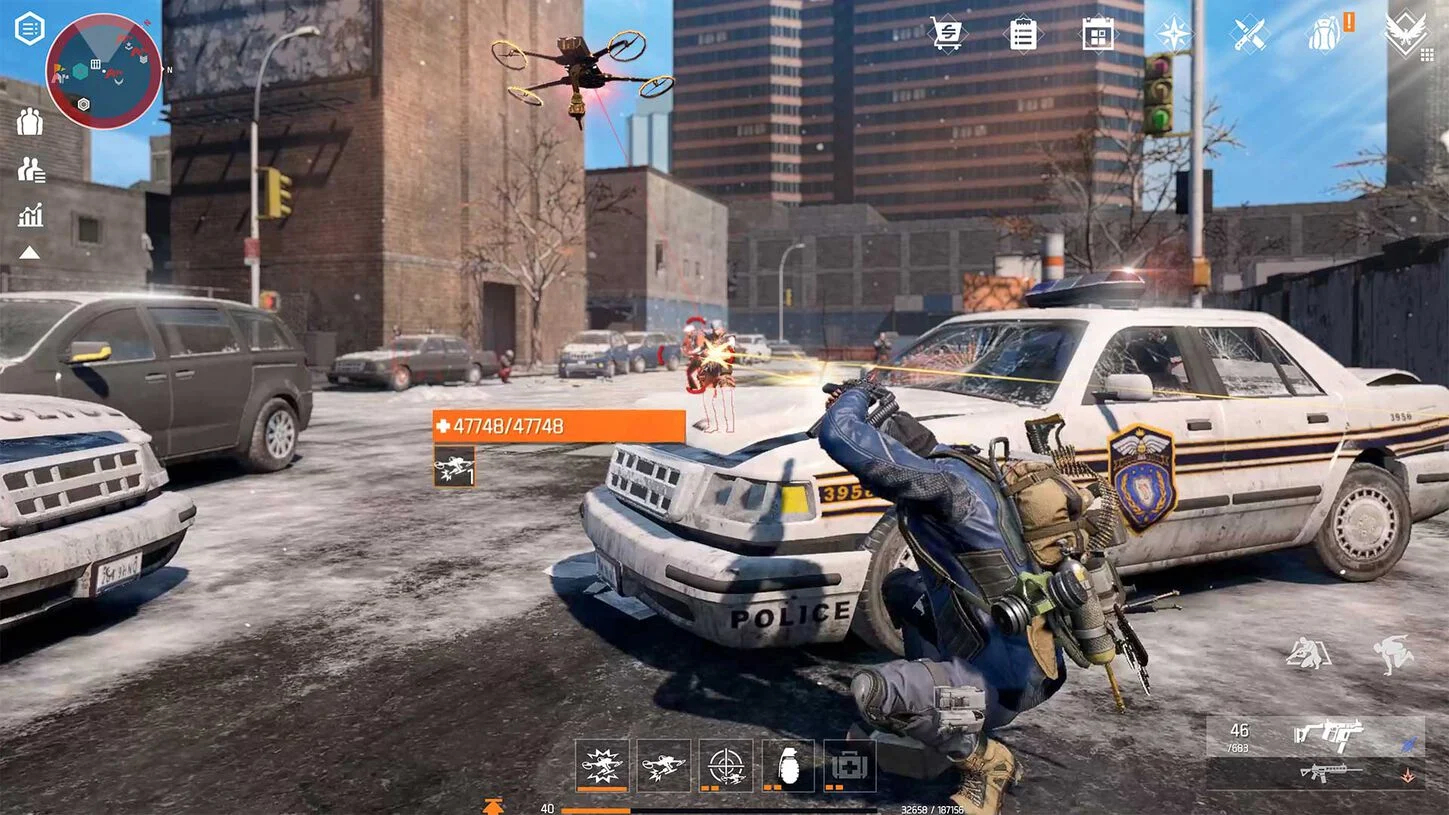Activate the crosshair drone targeting skill
The image size is (1449, 815).
pos(726,765)
